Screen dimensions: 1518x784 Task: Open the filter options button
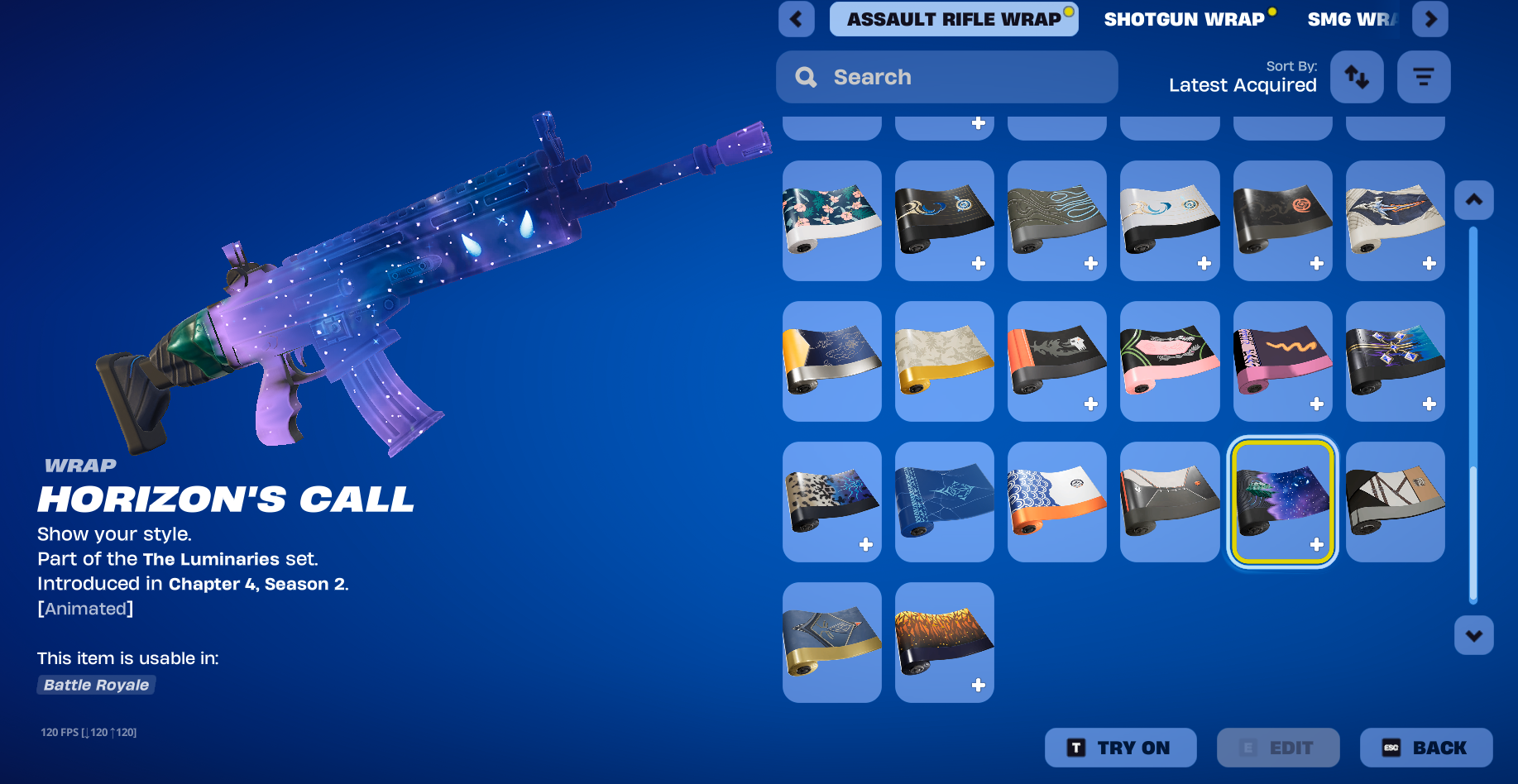[1423, 77]
